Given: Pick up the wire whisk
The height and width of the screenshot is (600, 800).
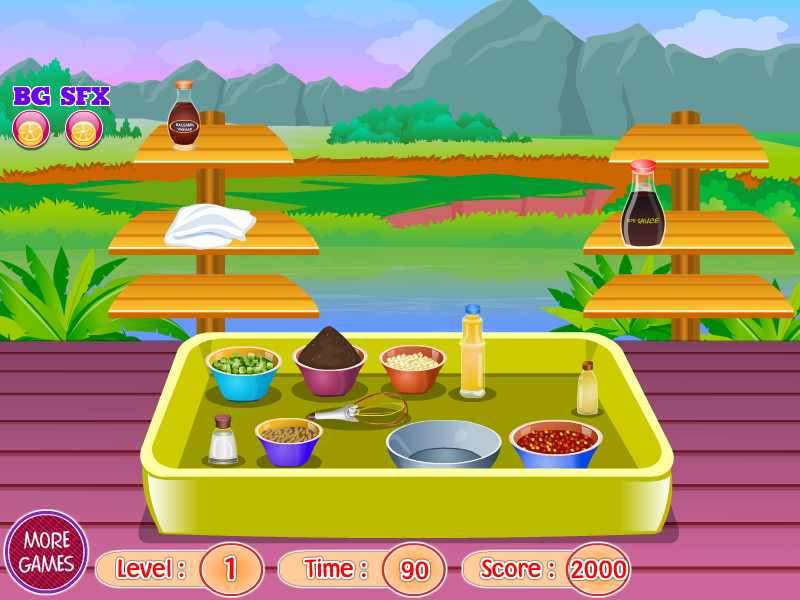Looking at the screenshot, I should point(361,410).
